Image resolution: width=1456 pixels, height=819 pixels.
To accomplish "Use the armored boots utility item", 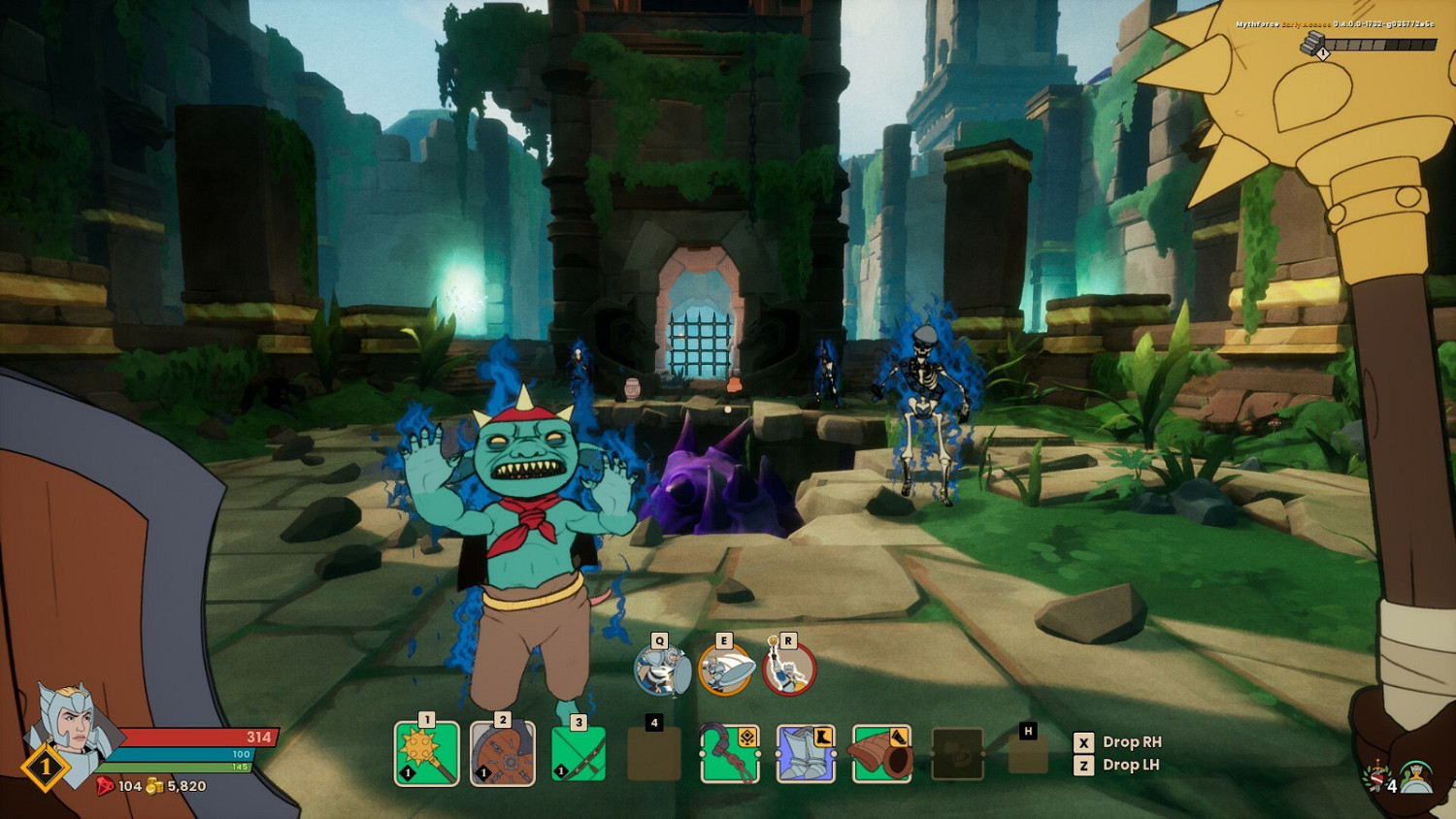I will 804,755.
